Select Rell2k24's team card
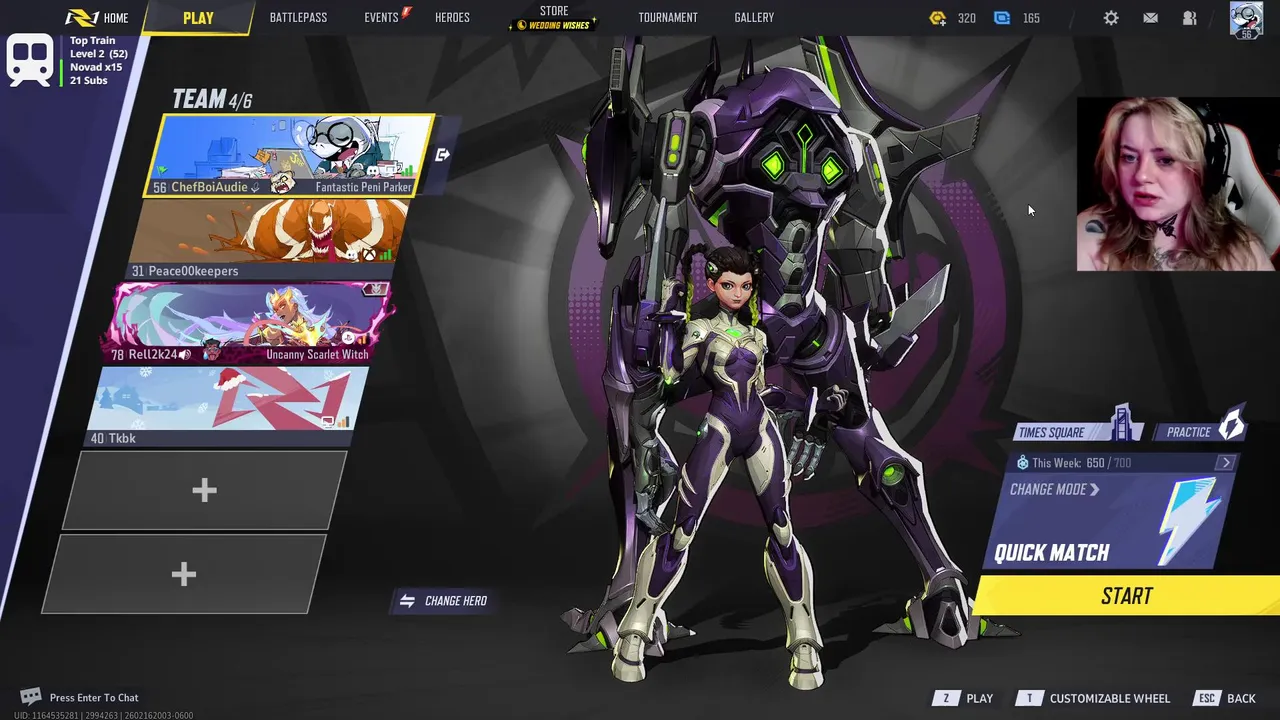Screen dimensions: 1280x720 (250, 322)
